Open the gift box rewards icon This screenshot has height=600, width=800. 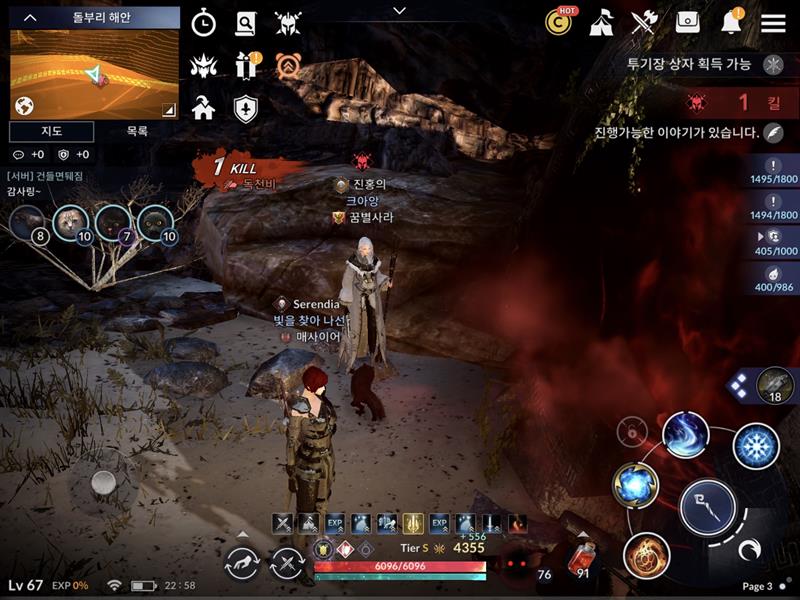click(x=246, y=66)
